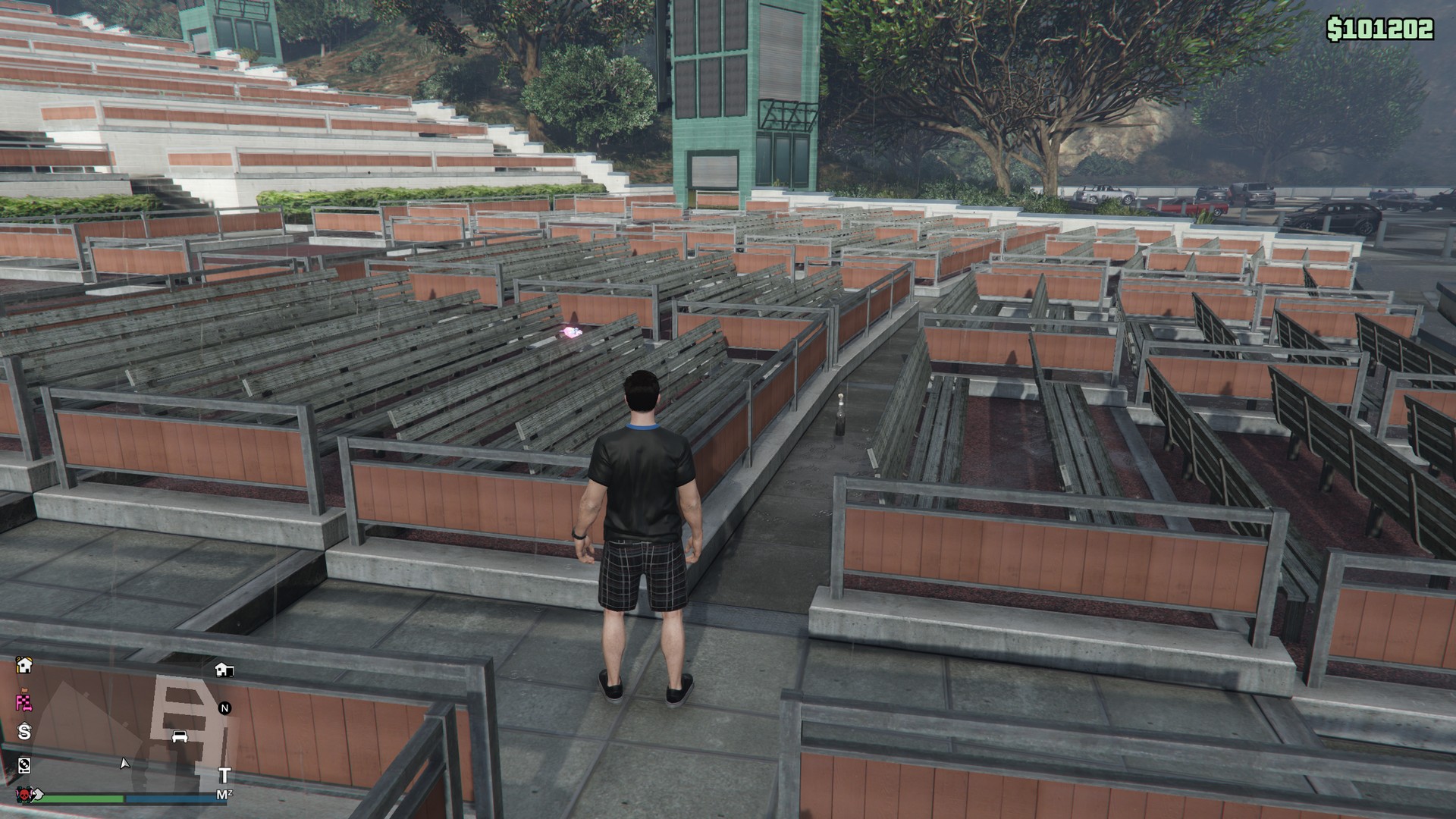Click the vinyl record music blip on the minimap
This screenshot has width=1456, height=819.
tap(24, 766)
